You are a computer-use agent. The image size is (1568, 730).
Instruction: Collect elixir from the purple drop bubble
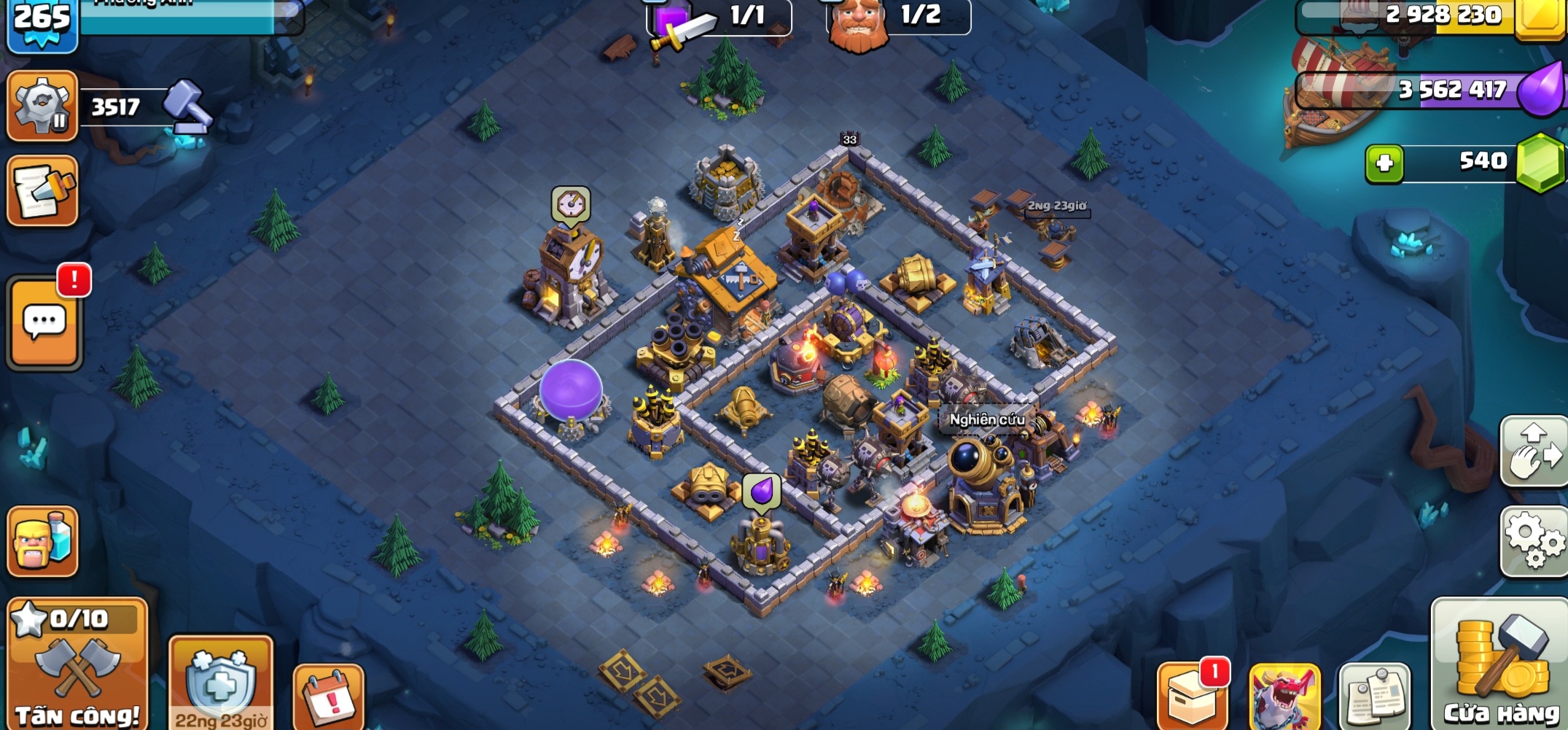point(762,491)
